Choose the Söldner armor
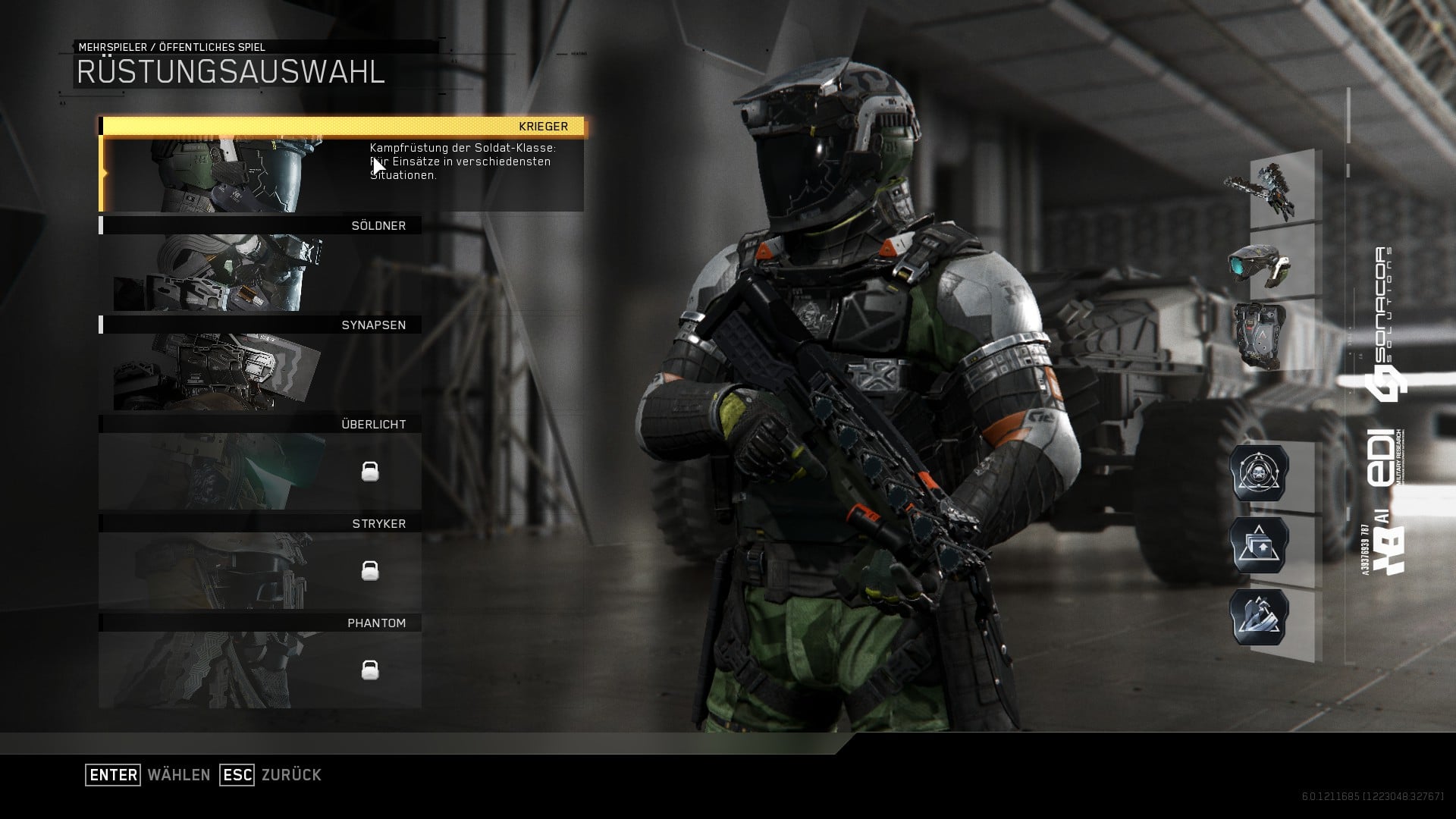1456x819 pixels. 260,265
